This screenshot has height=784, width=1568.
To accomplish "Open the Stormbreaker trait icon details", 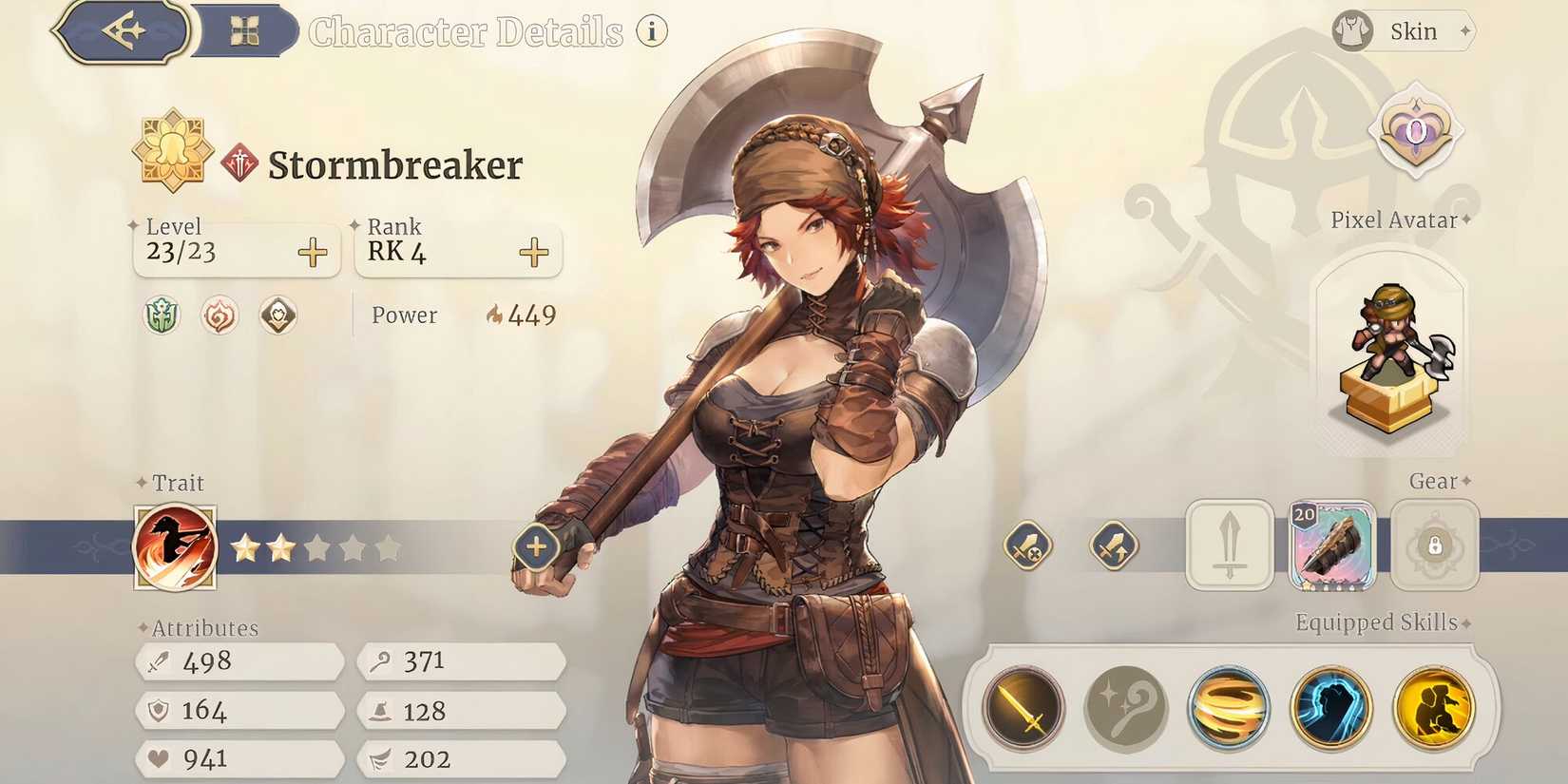I will pos(176,546).
